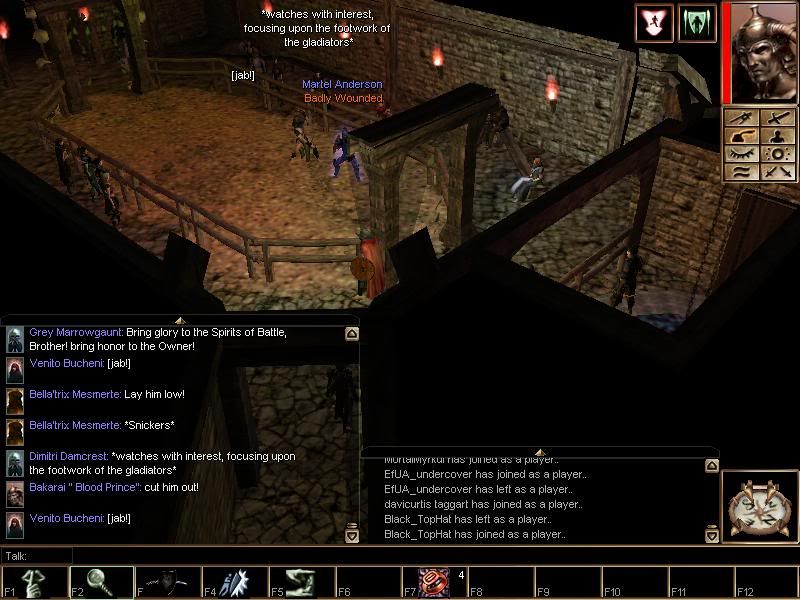
Task: Click the highlighted anvil panel button
Action: (x=742, y=137)
